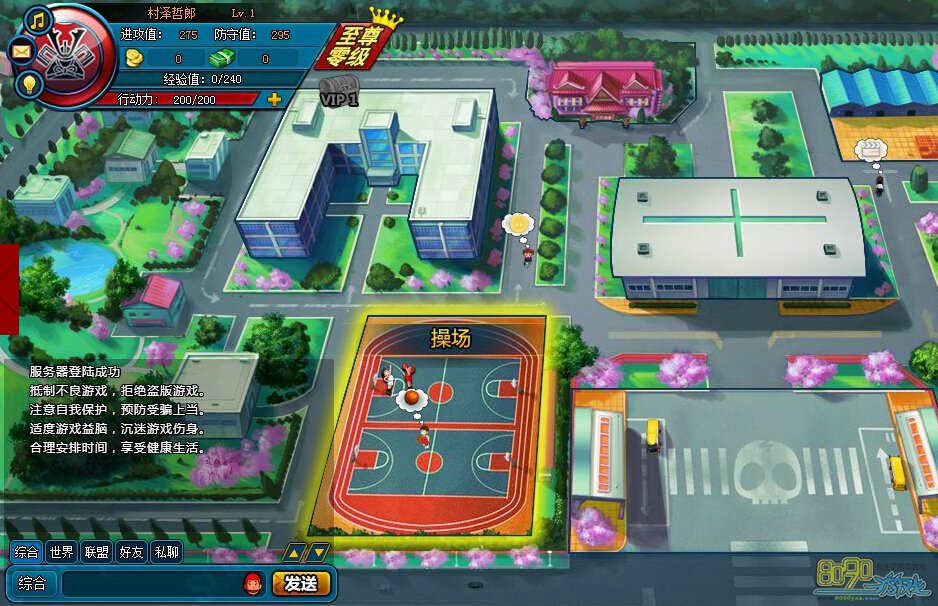Click the light bulb hint icon
This screenshot has height=606, width=938.
coord(31,83)
